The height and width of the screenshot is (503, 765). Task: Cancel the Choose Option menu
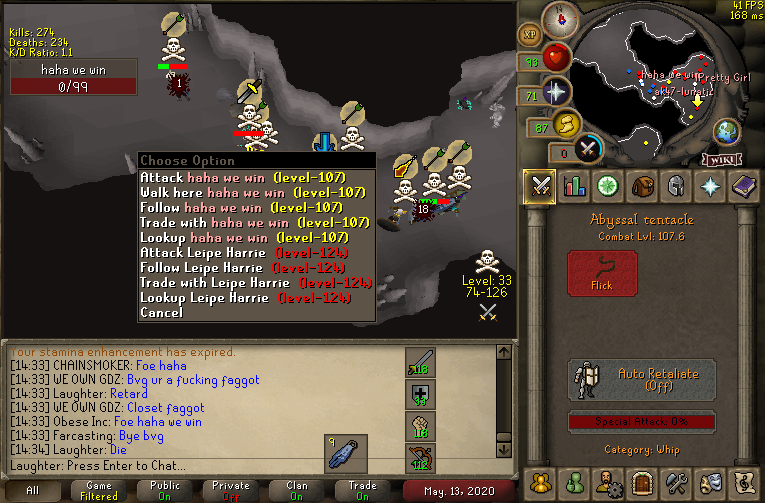[x=162, y=312]
